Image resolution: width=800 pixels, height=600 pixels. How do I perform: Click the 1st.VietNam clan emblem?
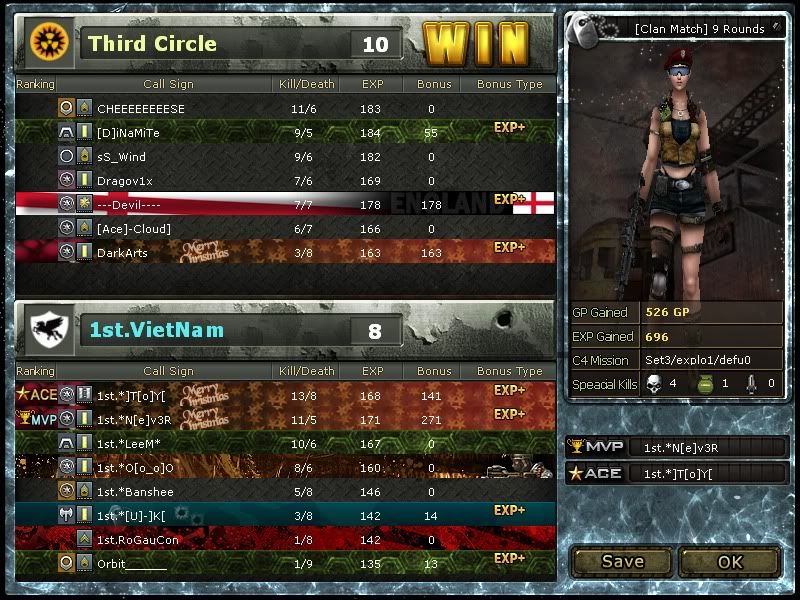click(46, 327)
